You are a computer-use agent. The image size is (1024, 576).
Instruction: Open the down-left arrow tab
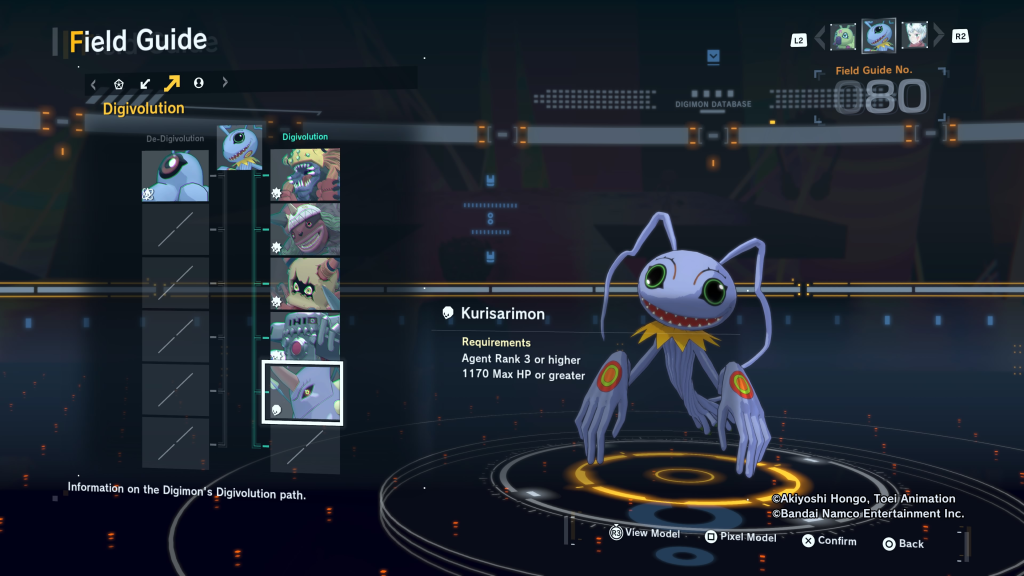coord(145,83)
